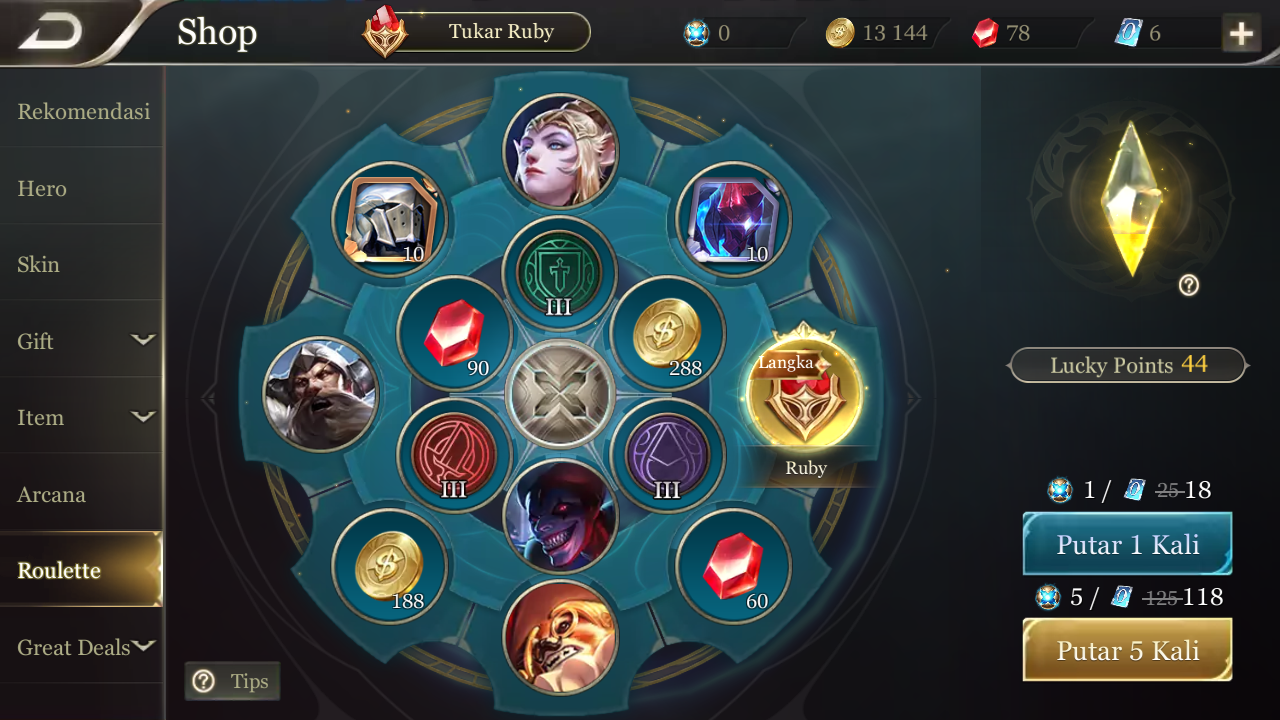Tap the ruby currency counter showing 78
The image size is (1280, 720).
[1000, 32]
